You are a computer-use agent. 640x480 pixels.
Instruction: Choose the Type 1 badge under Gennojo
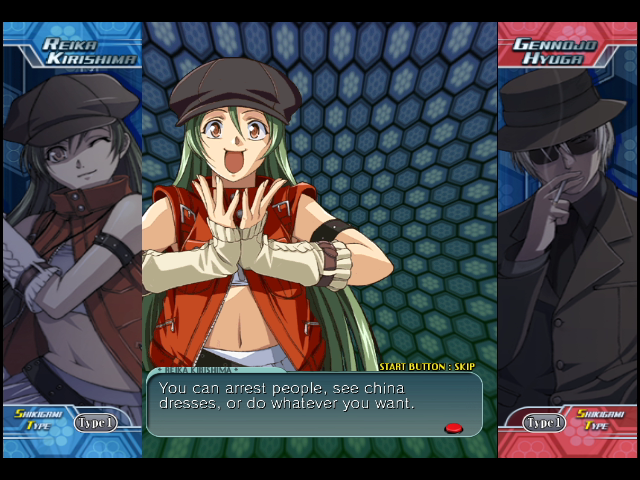click(544, 422)
